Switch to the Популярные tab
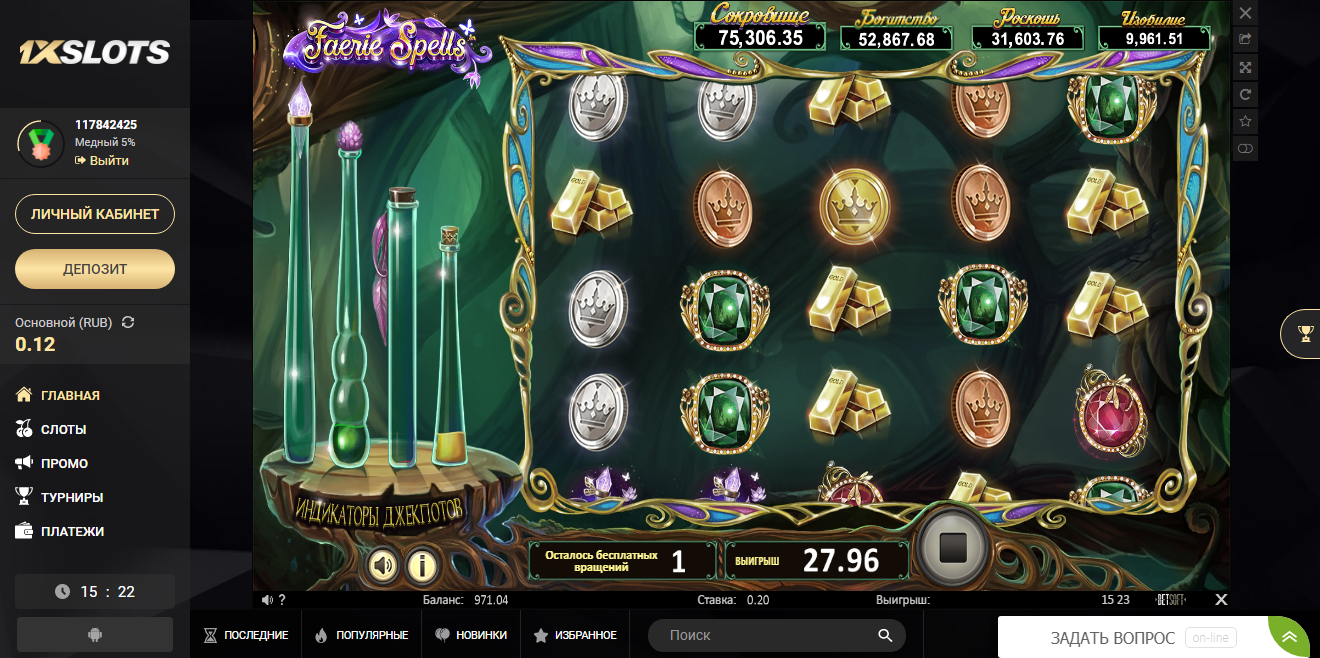The height and width of the screenshot is (658, 1320). click(x=361, y=635)
